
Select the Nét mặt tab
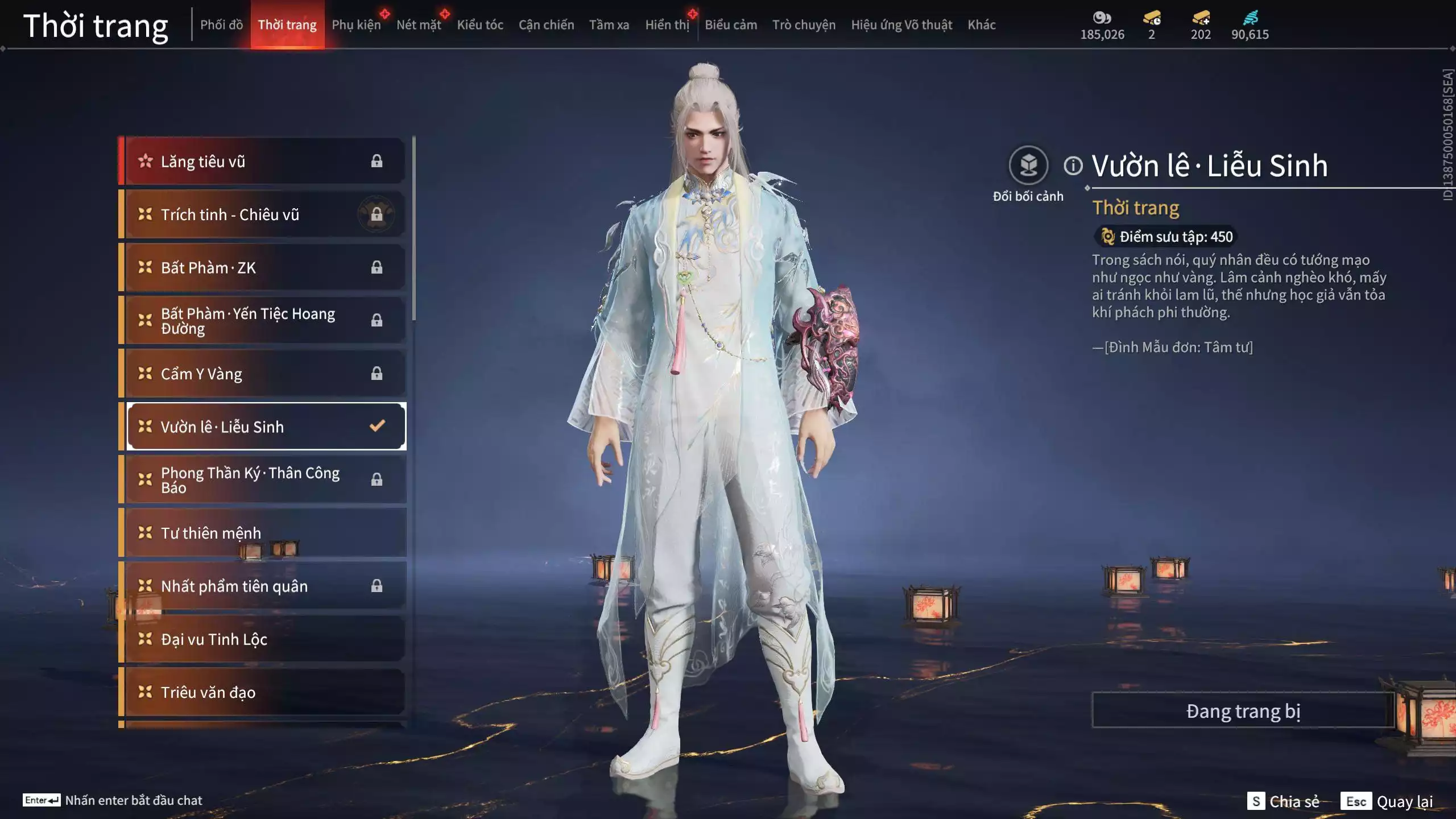(419, 25)
